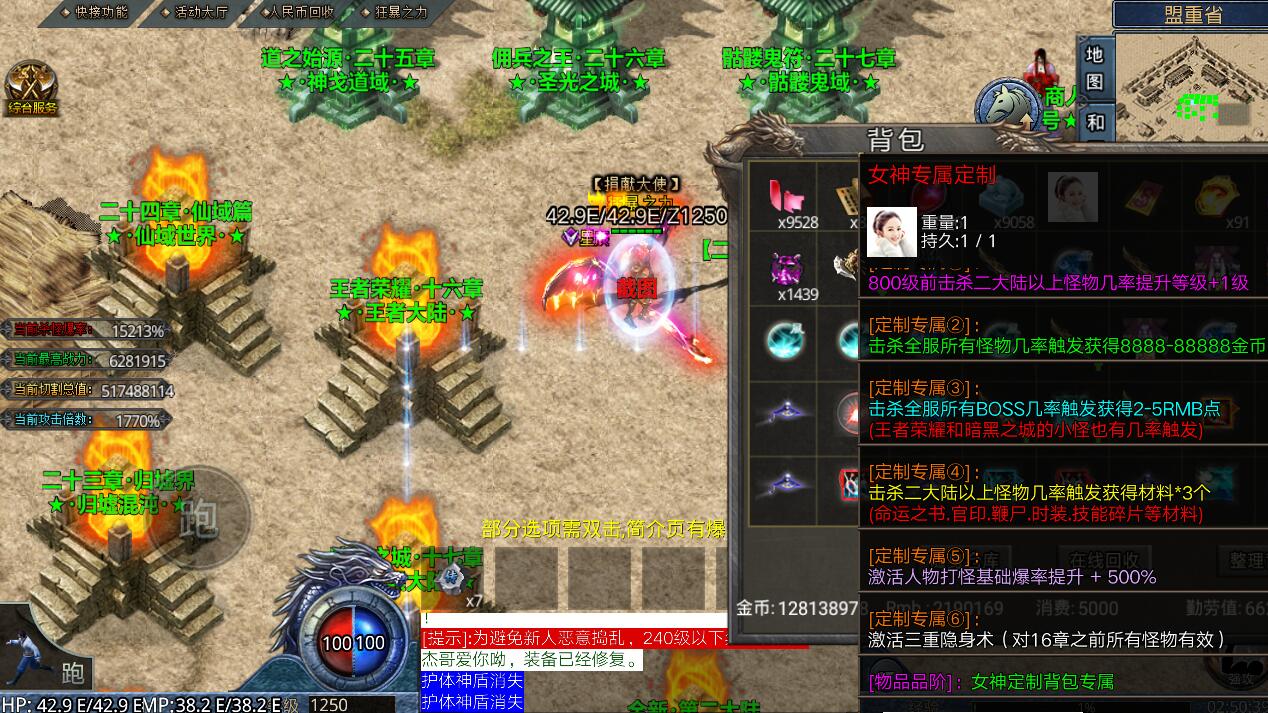Select the goddess portrait item in bag
The image size is (1268, 713).
[1072, 197]
